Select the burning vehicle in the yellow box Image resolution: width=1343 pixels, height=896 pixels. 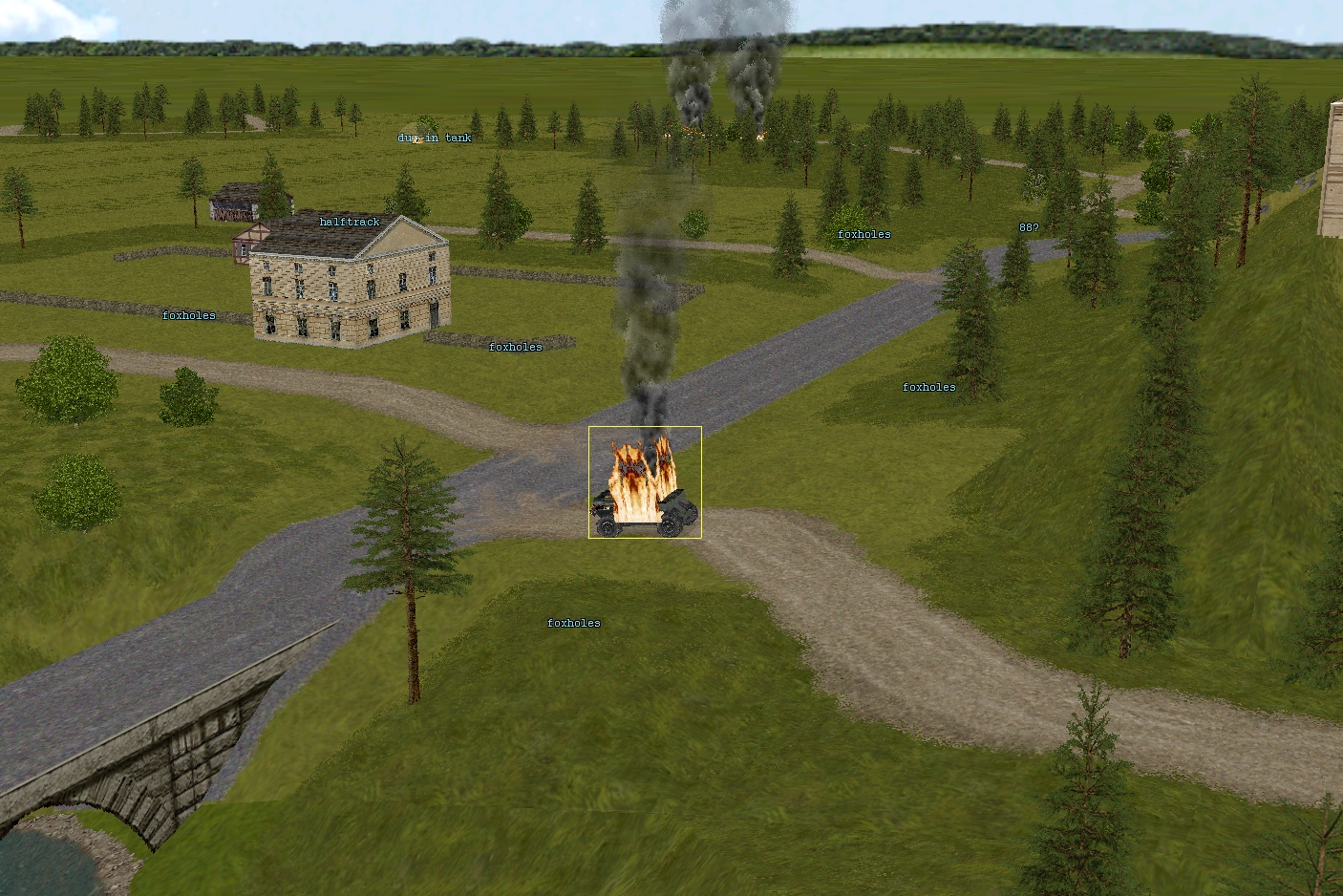tap(645, 483)
